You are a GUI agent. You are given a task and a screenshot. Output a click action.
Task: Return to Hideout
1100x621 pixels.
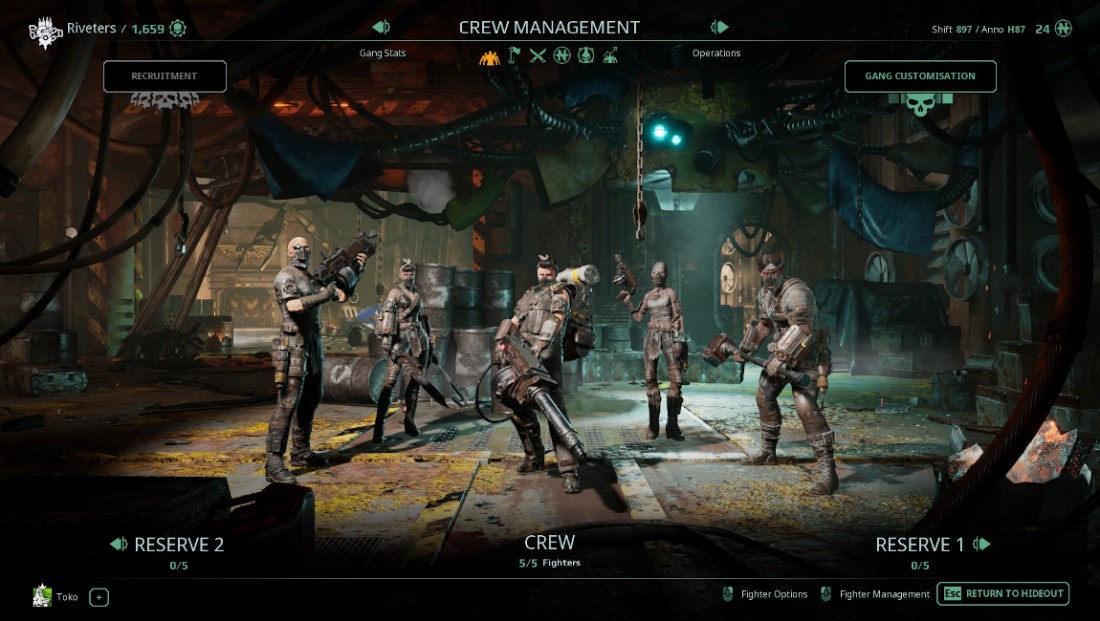click(x=1003, y=594)
